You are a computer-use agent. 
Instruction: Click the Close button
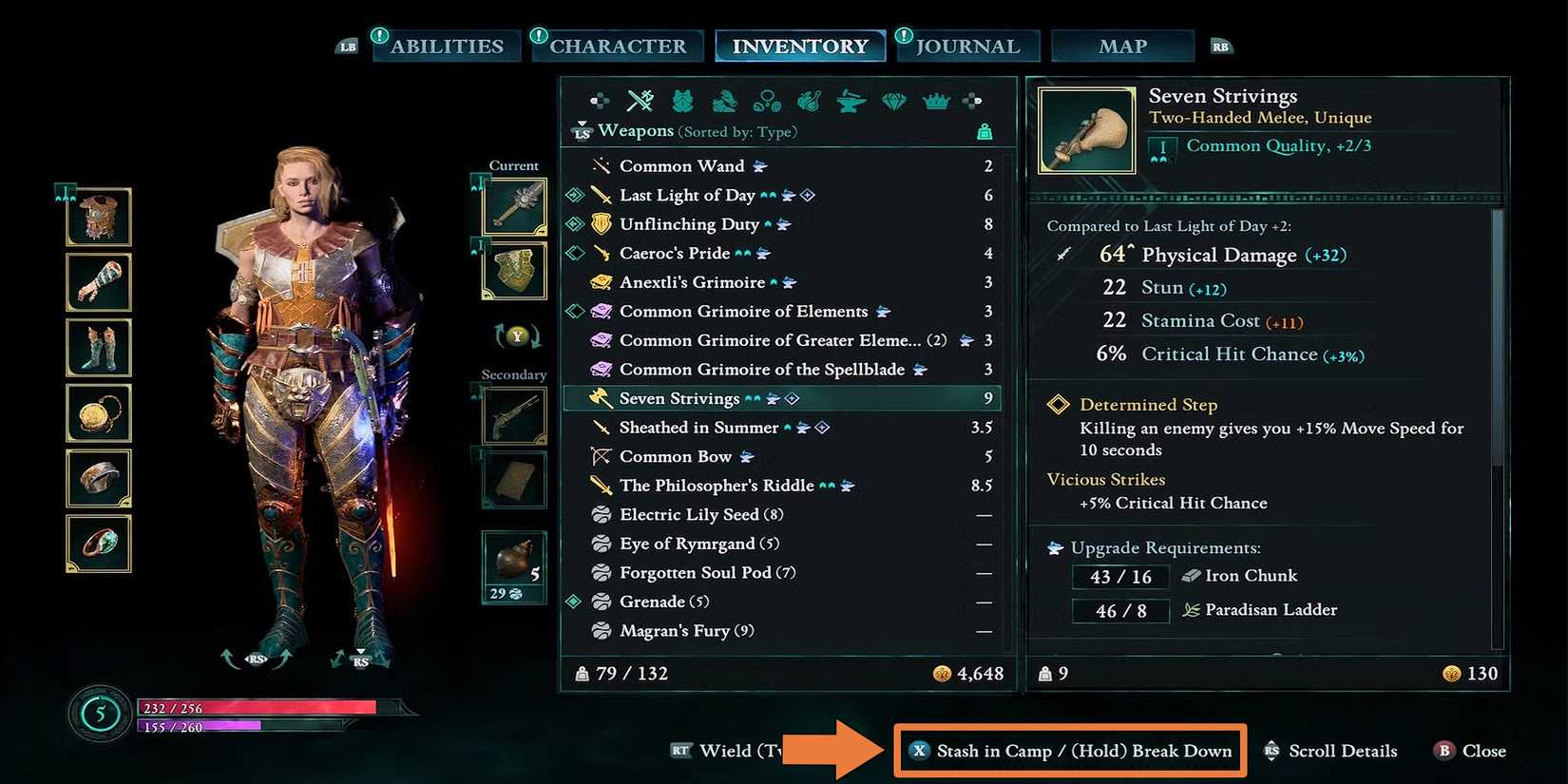click(x=1469, y=751)
